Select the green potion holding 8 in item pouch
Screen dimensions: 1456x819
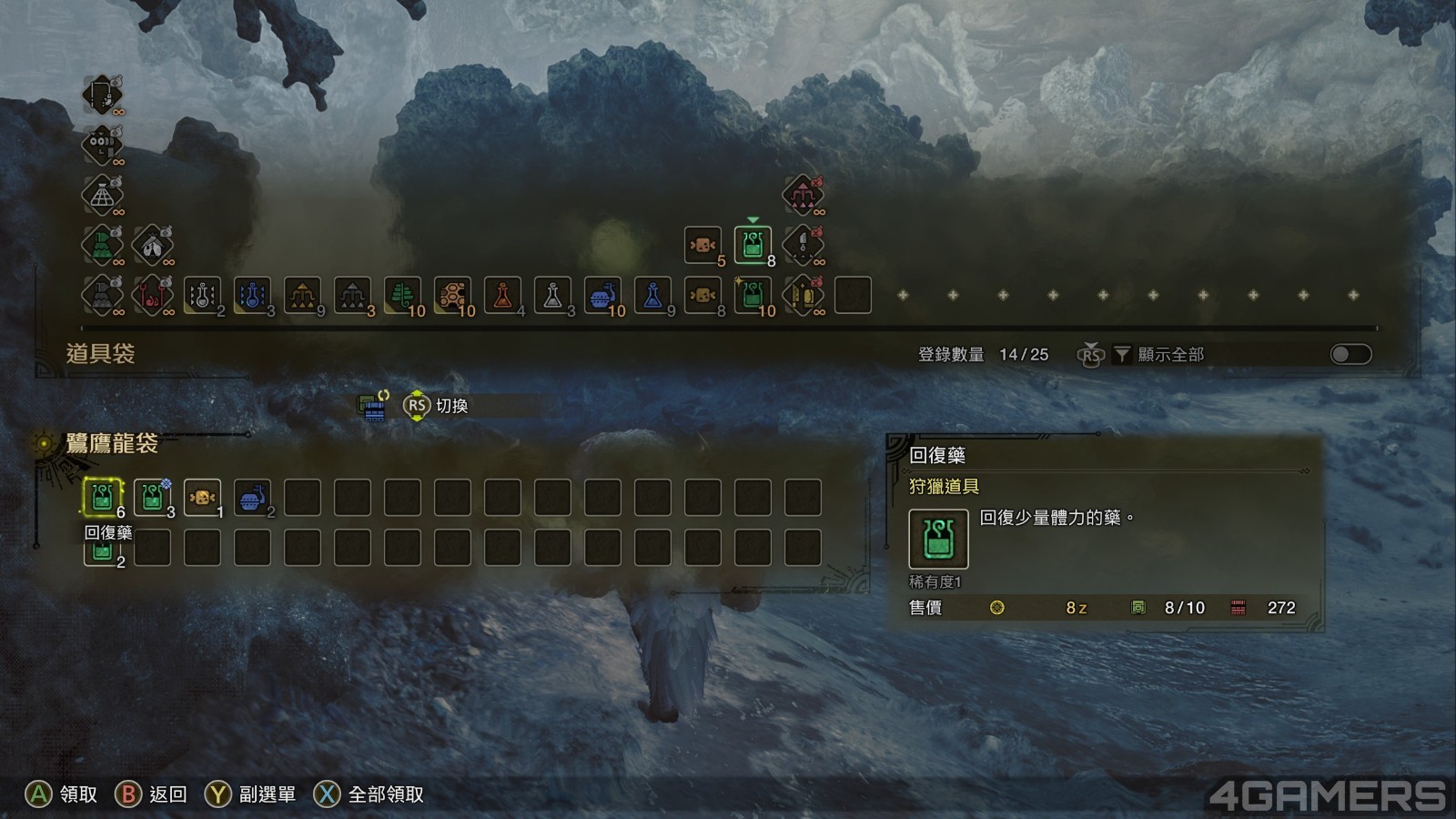[753, 245]
